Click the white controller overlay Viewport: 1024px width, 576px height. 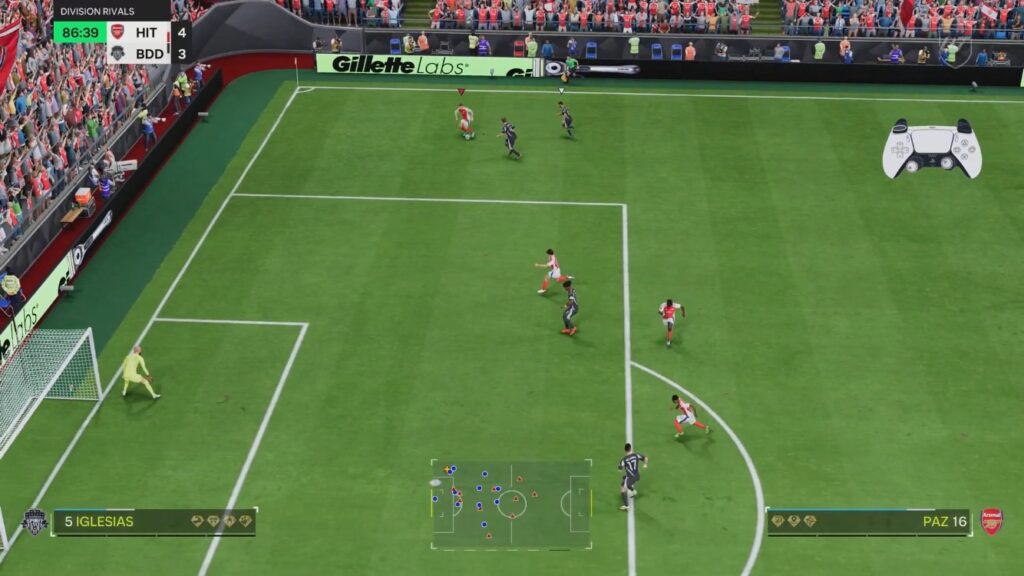(931, 149)
